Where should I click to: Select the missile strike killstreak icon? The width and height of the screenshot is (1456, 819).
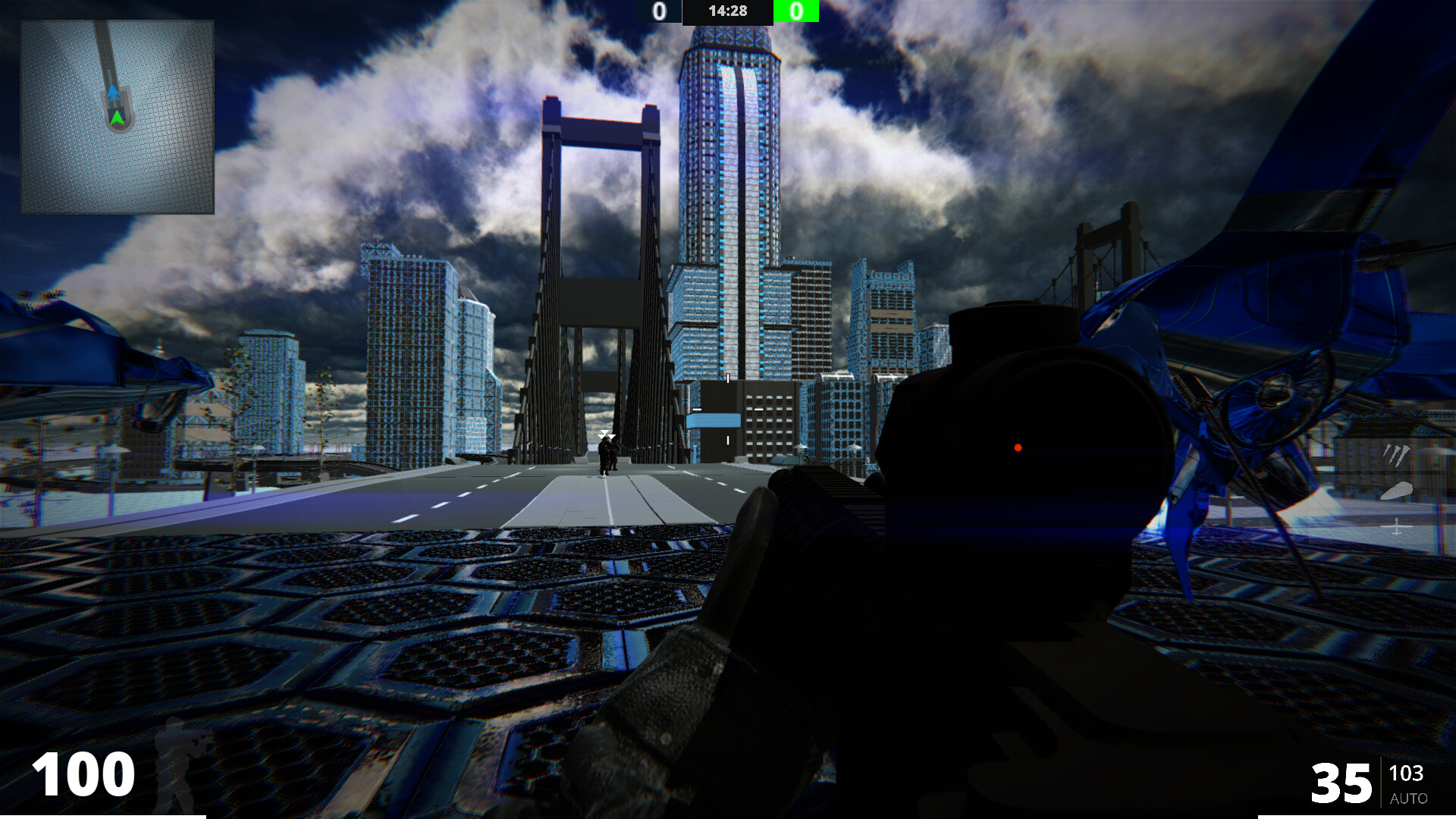[1396, 455]
